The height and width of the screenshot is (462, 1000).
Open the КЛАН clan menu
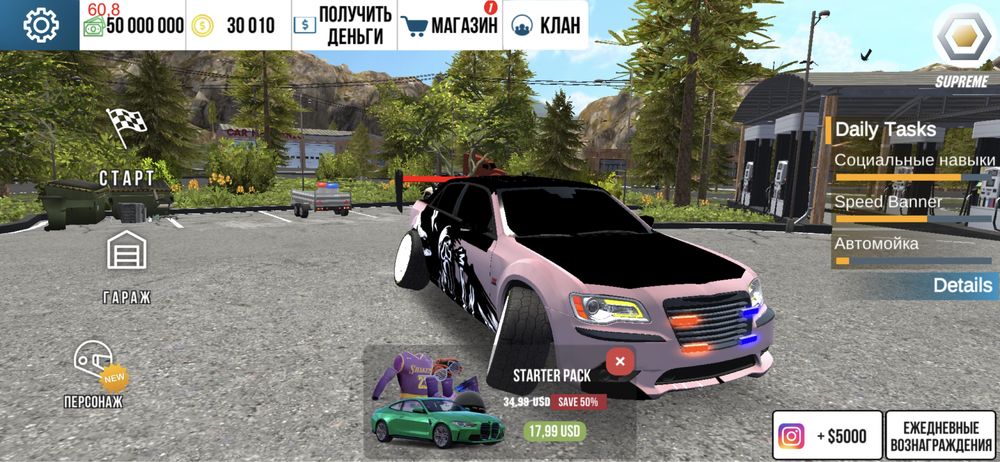[545, 26]
